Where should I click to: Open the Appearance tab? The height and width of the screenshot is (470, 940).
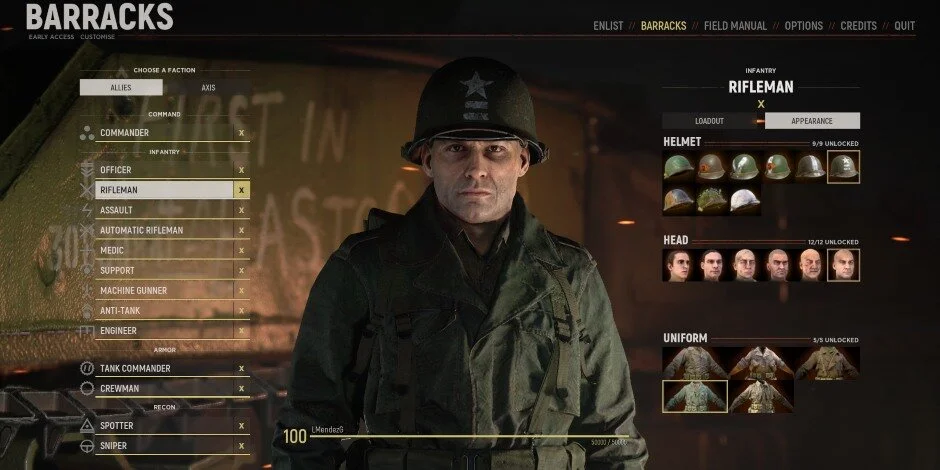pos(811,121)
